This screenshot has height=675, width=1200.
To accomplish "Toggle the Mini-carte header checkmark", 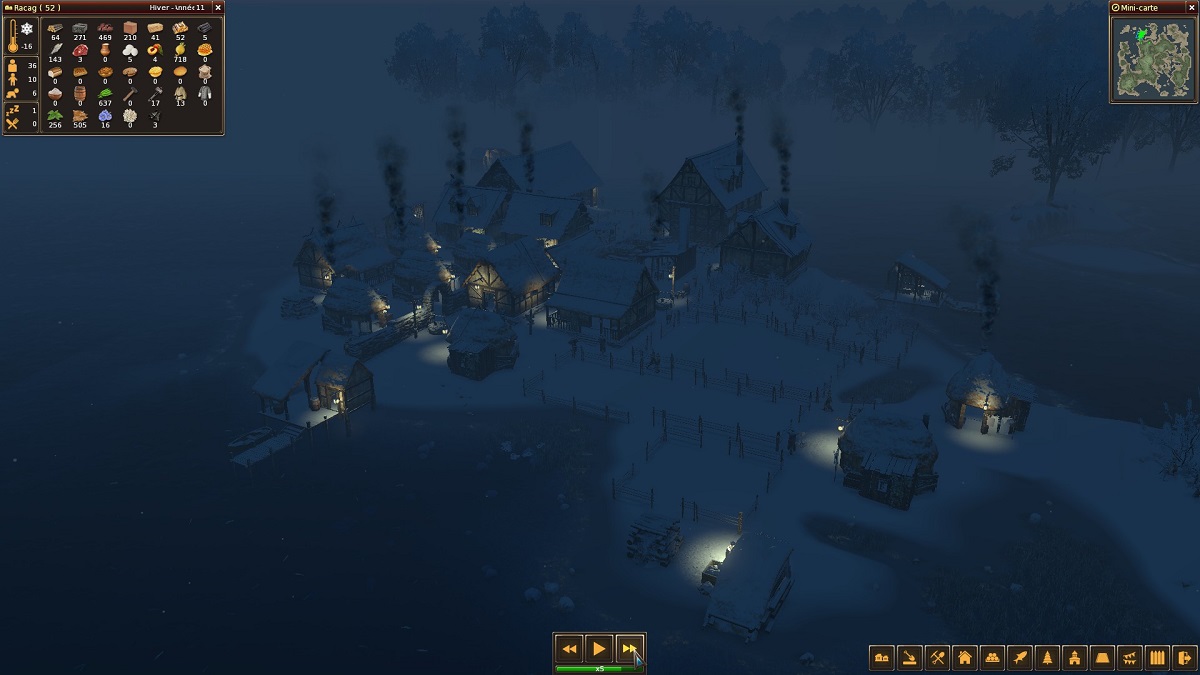I will click(x=1116, y=7).
